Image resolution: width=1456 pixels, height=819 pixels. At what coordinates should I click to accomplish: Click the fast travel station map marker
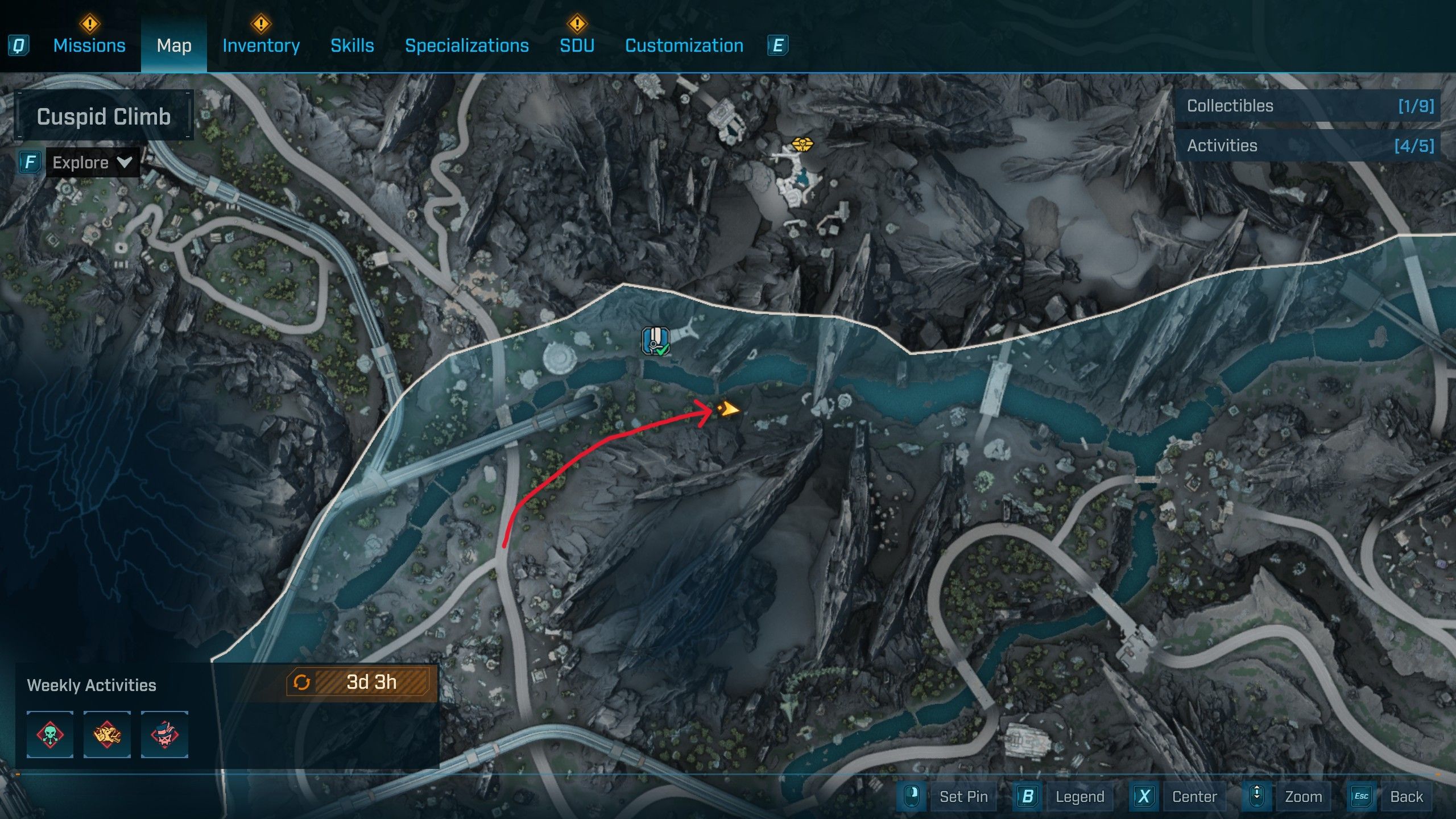coord(656,341)
